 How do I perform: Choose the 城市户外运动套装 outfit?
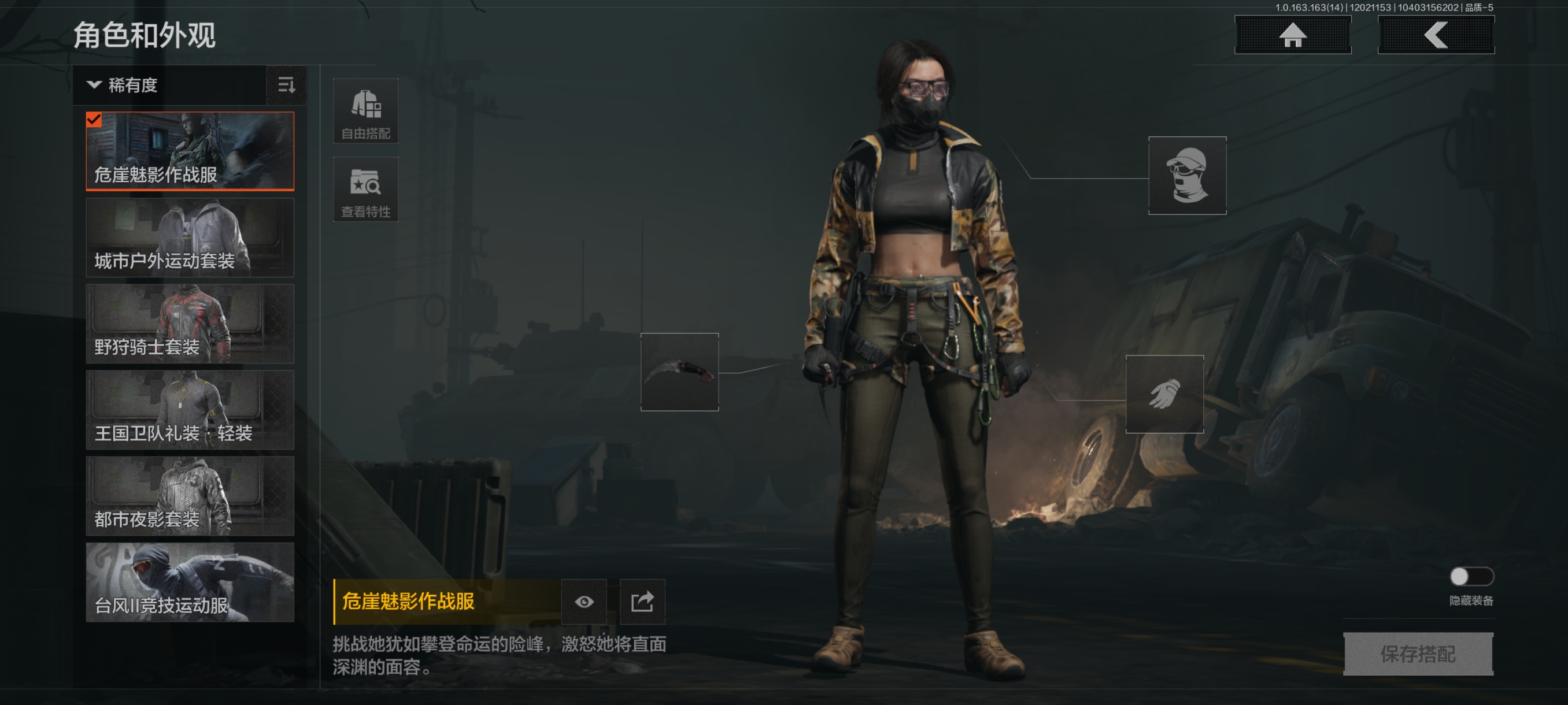coord(190,238)
